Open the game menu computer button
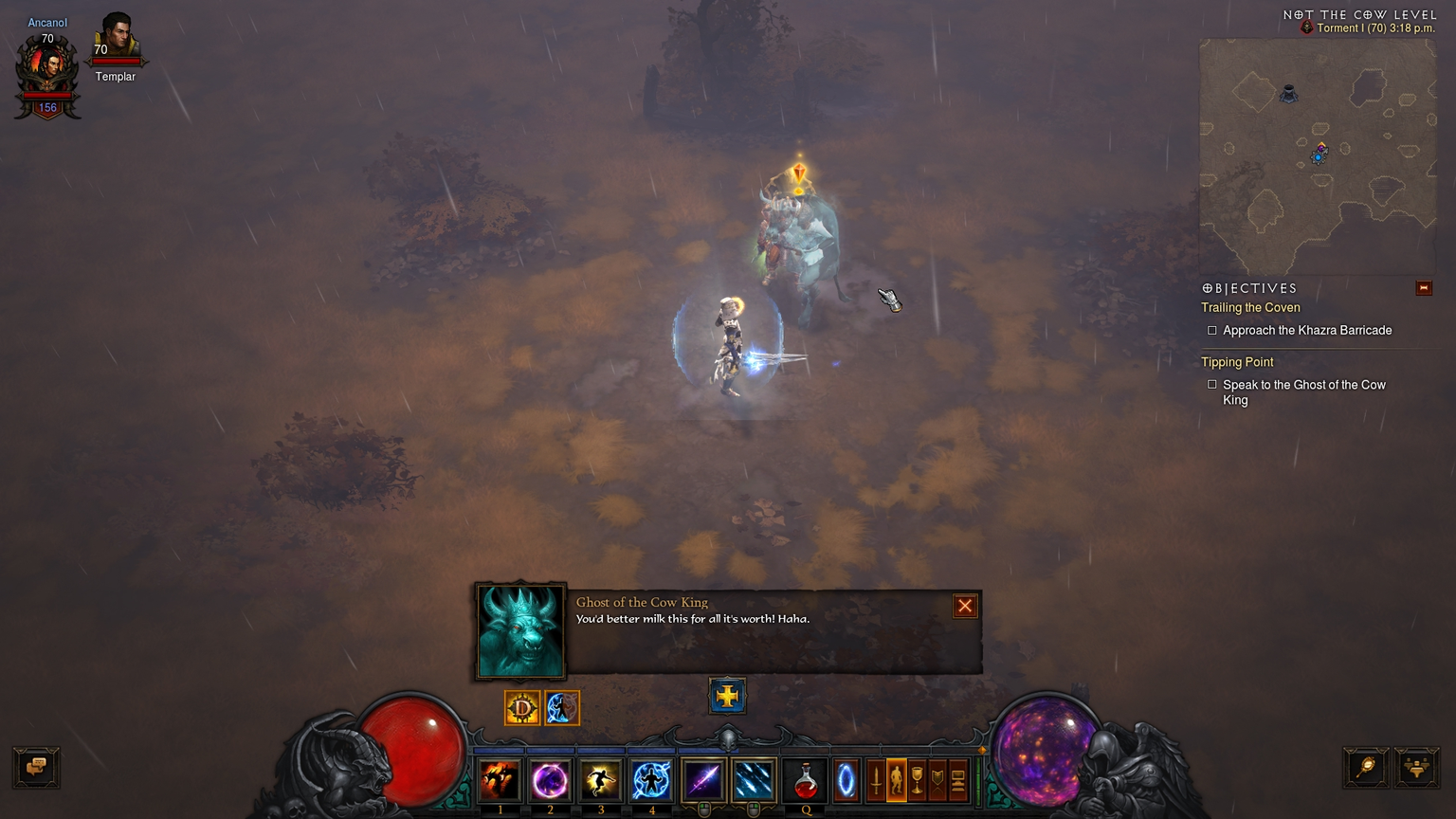Viewport: 1456px width, 819px height. point(958,780)
